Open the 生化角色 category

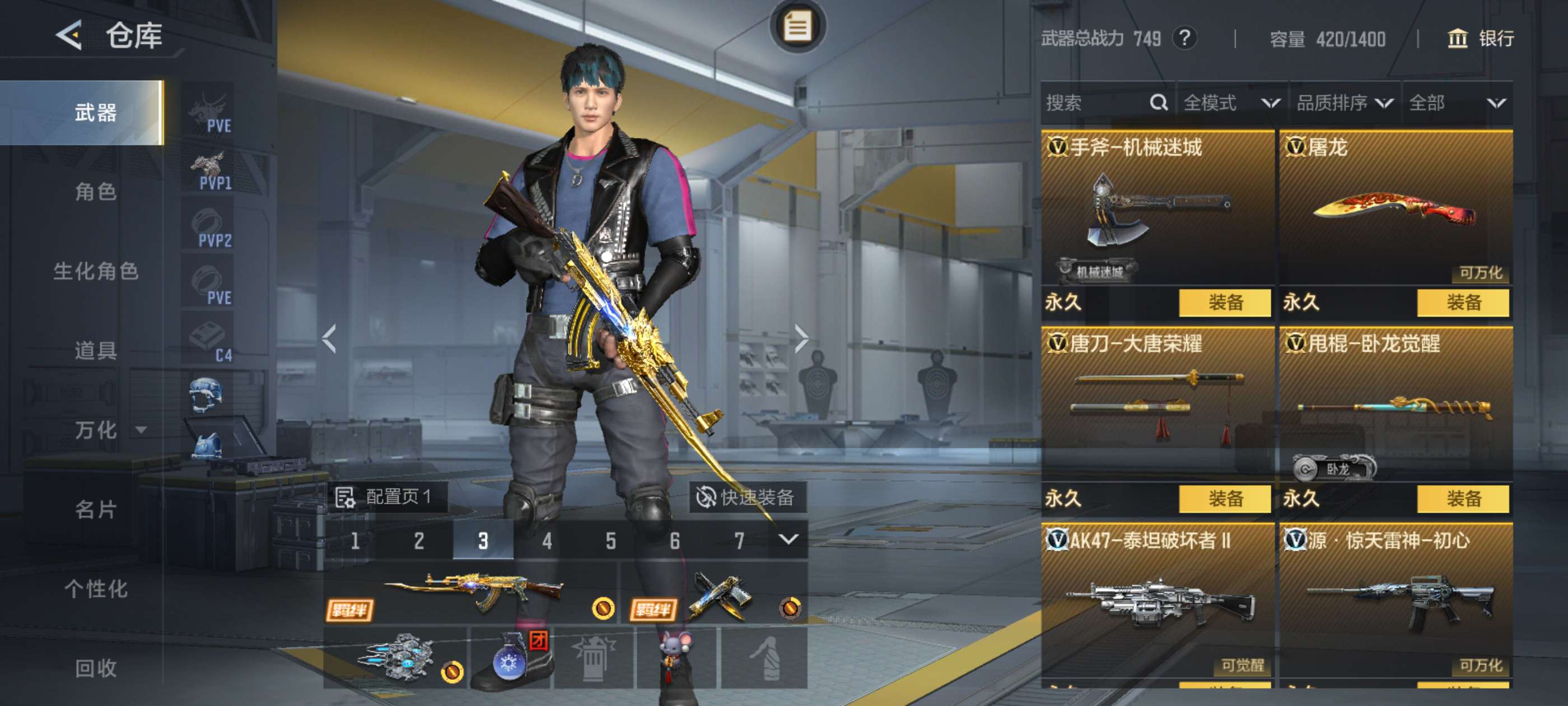pyautogui.click(x=96, y=271)
